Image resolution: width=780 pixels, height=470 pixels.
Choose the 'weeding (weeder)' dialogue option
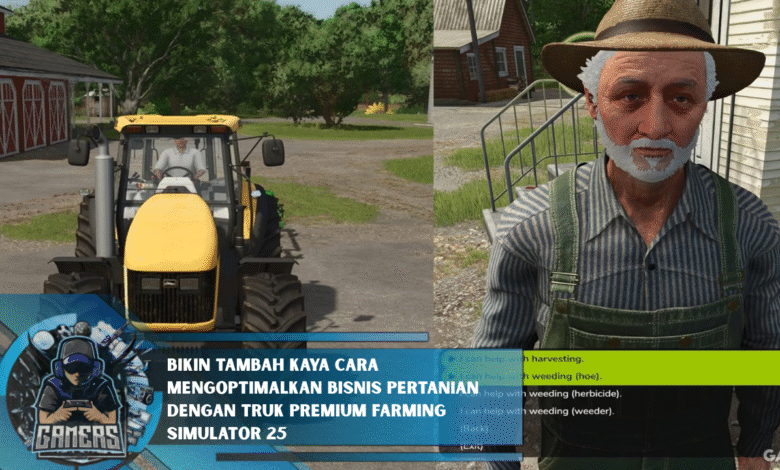point(538,410)
